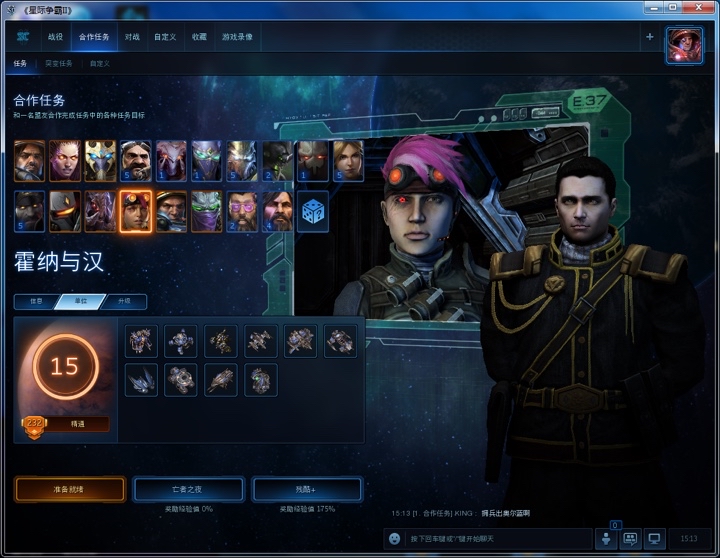This screenshot has width=720, height=558.
Task: Click the plus button beside the avatar
Action: point(649,37)
